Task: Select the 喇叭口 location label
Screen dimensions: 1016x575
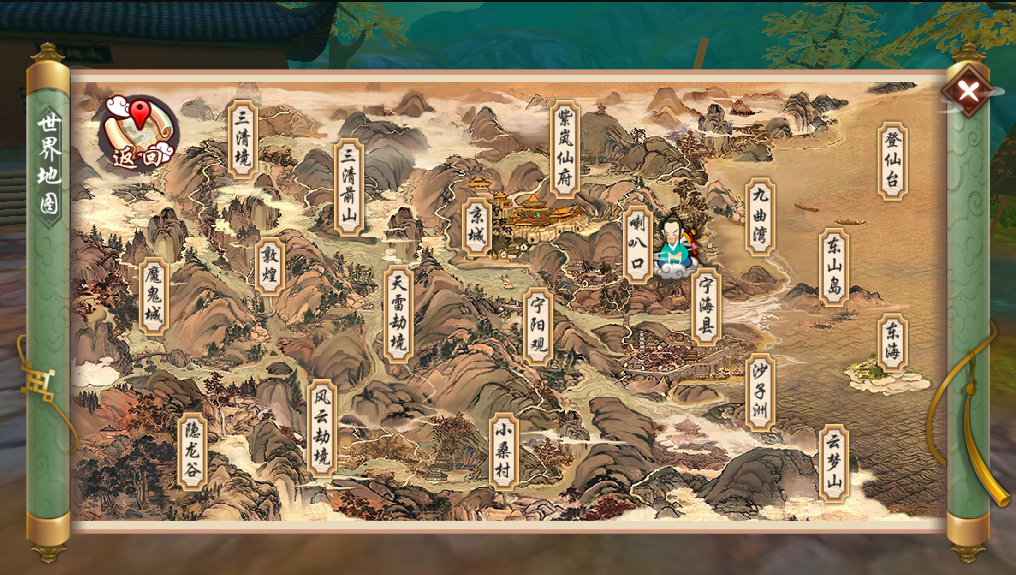Action: [x=637, y=243]
